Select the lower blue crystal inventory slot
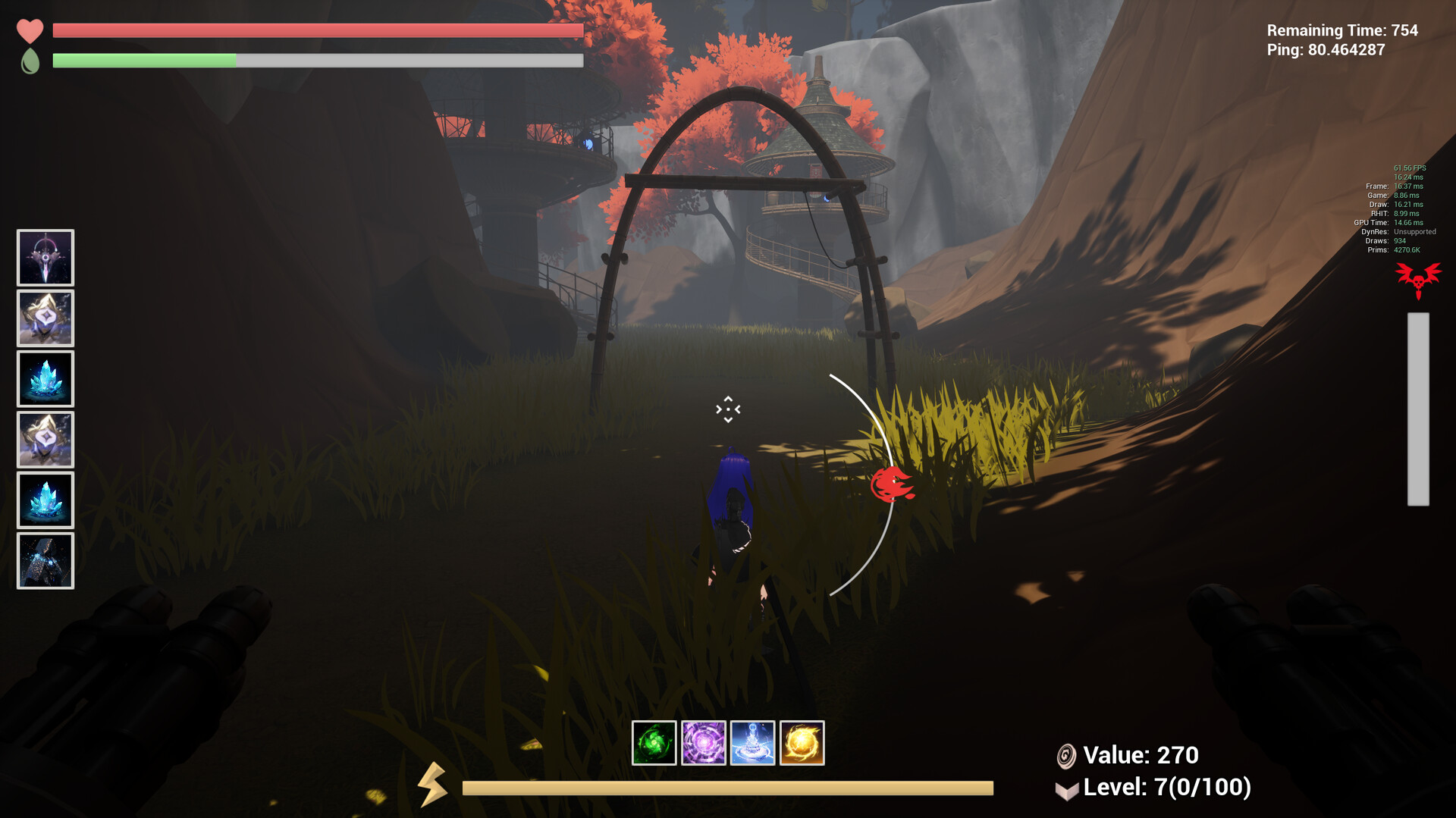This screenshot has width=1456, height=818. coord(45,500)
